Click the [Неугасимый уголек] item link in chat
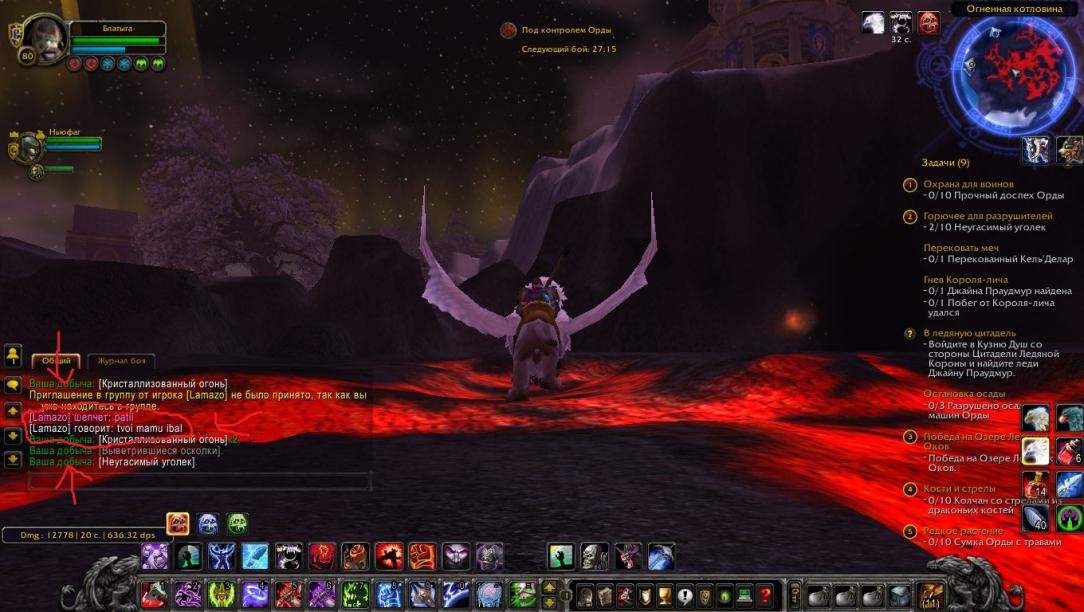The width and height of the screenshot is (1084, 612). (147, 462)
